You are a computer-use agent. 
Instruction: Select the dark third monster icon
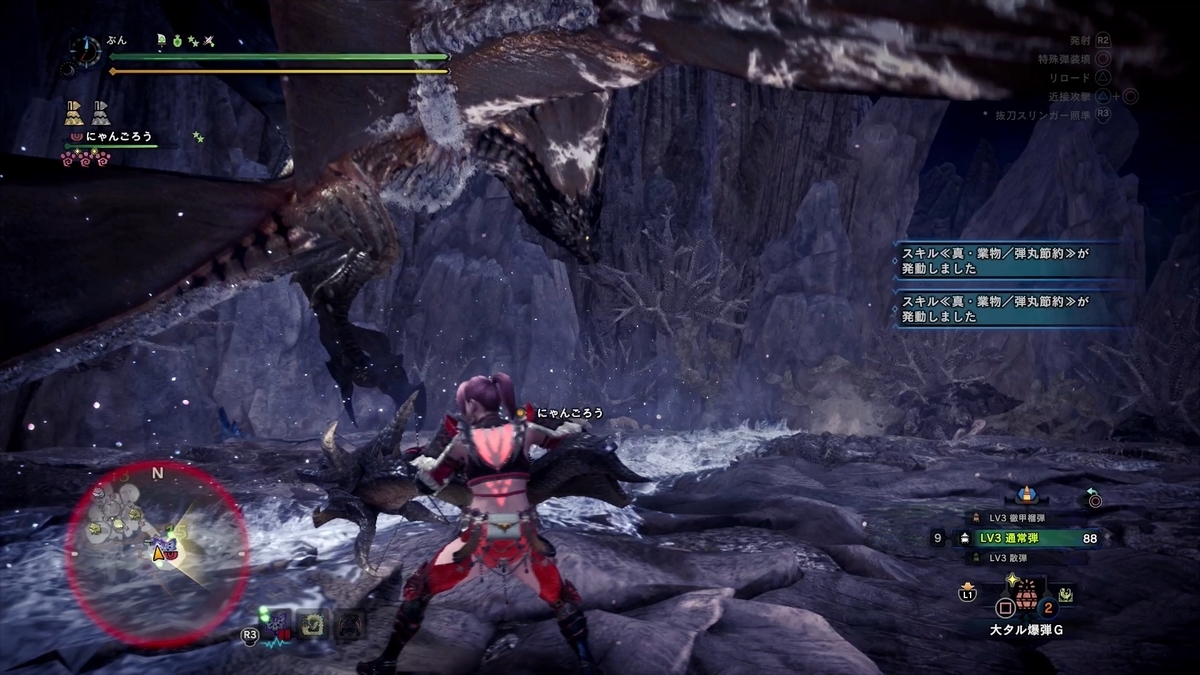click(x=349, y=623)
